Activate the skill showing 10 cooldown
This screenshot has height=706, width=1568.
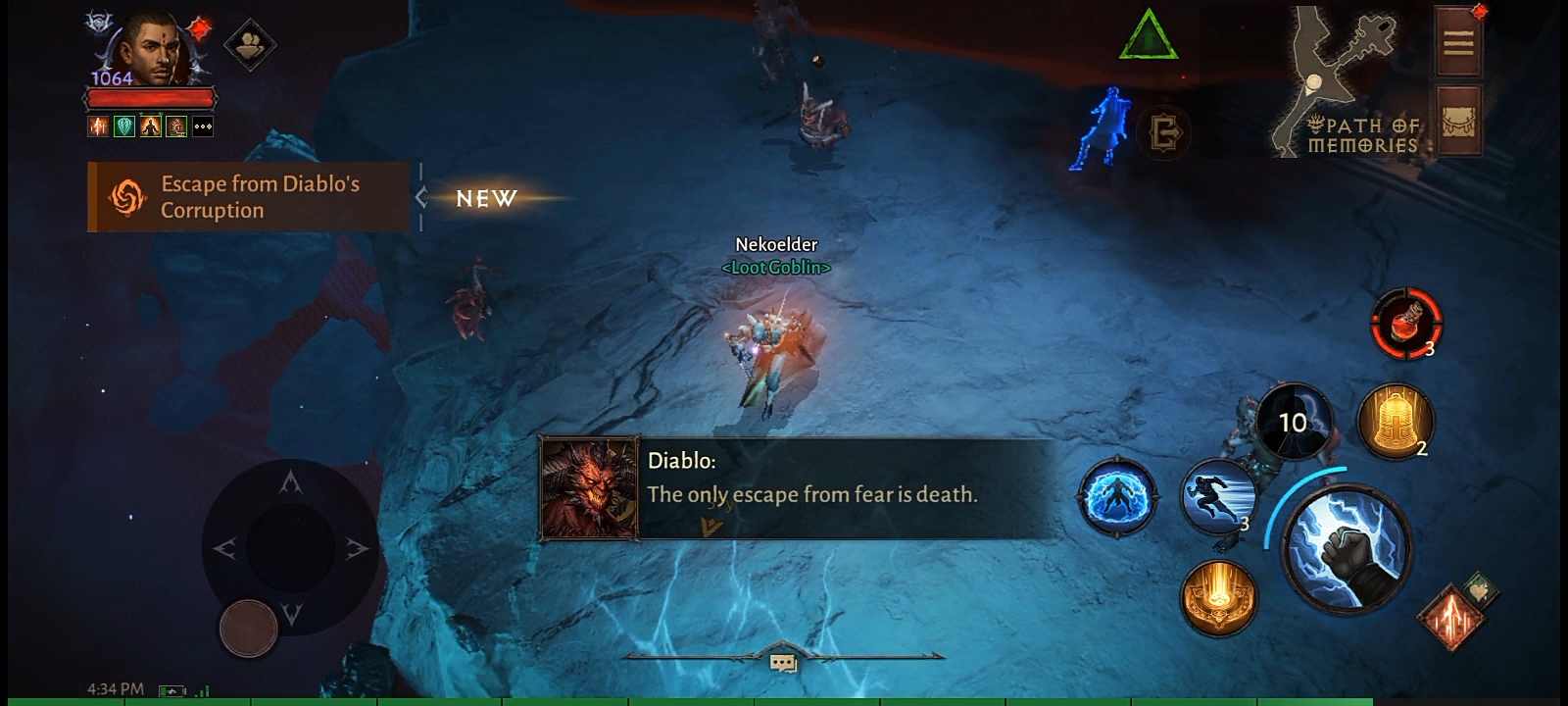click(1294, 423)
